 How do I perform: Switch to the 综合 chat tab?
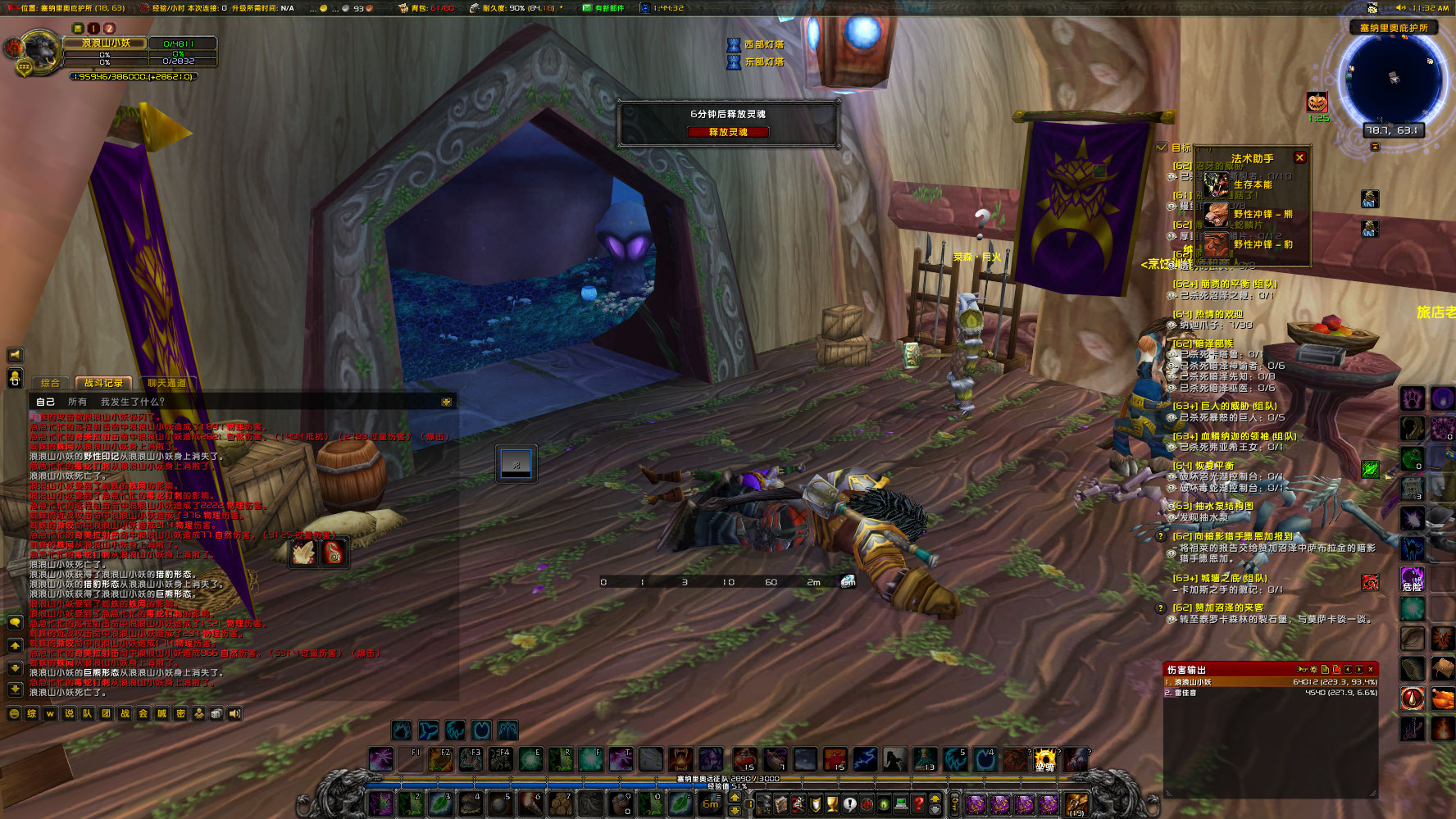[51, 382]
